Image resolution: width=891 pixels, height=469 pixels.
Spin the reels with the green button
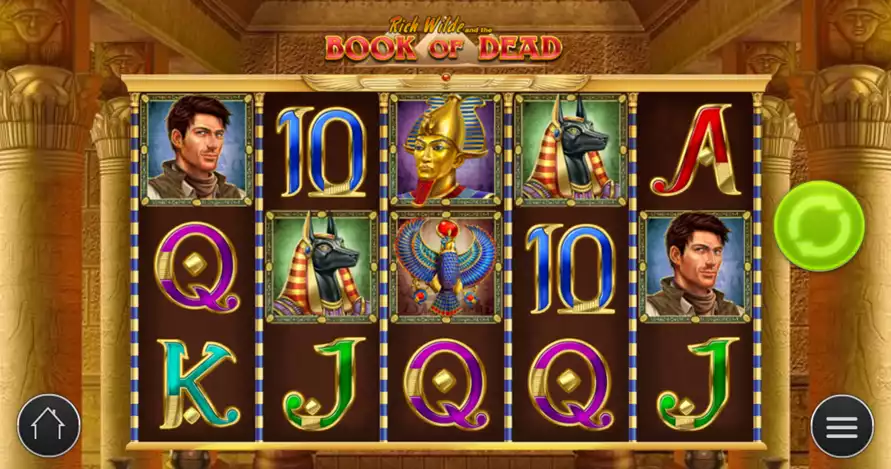pos(819,226)
